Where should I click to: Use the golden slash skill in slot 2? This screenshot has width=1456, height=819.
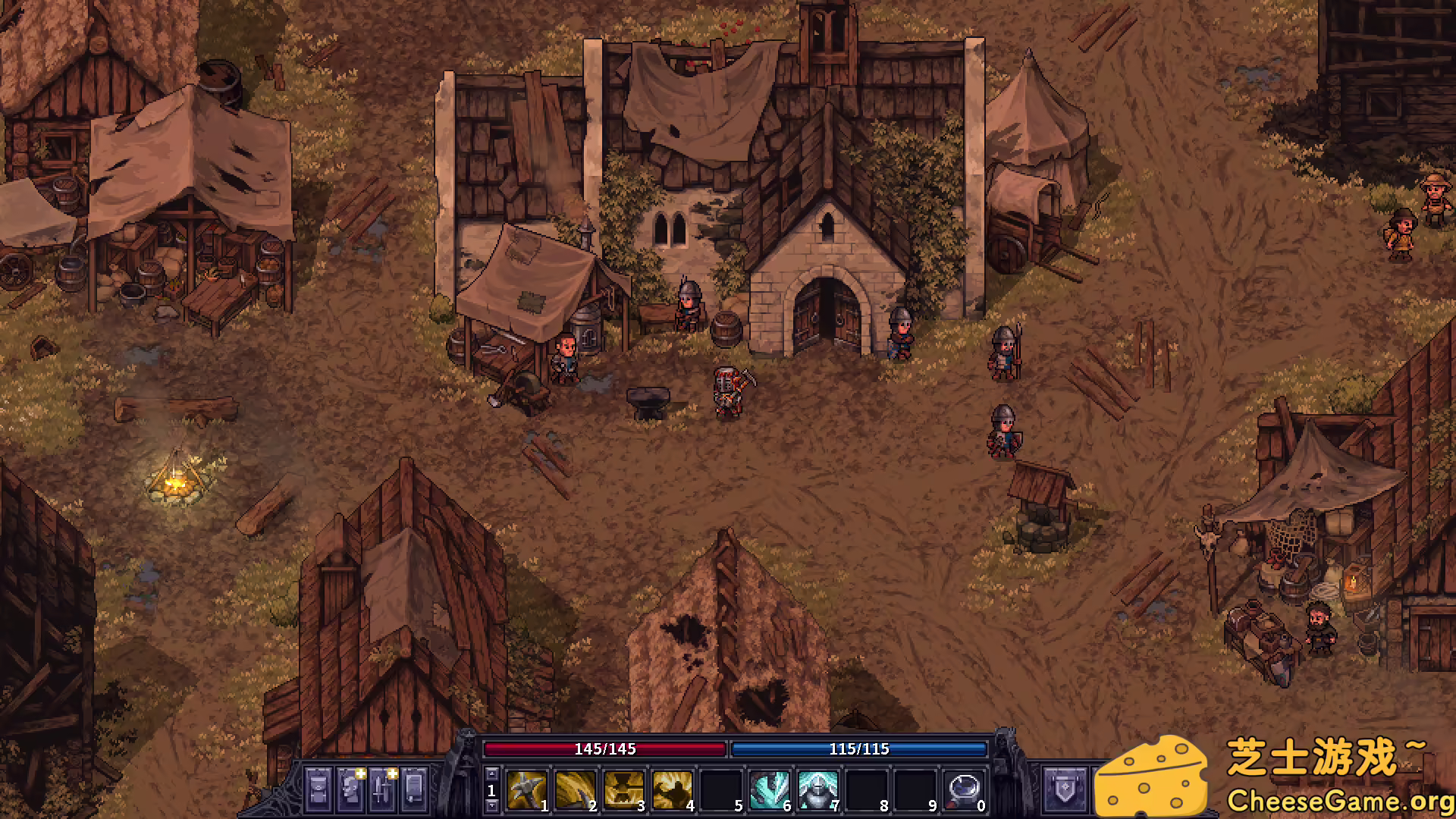tap(575, 790)
